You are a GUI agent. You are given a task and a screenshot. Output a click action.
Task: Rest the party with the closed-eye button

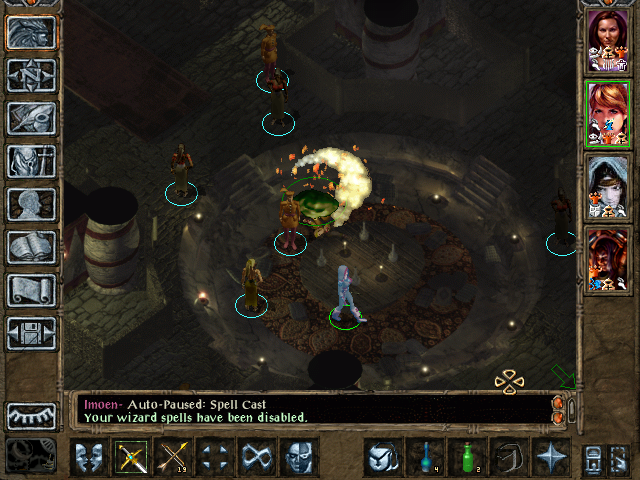click(31, 416)
